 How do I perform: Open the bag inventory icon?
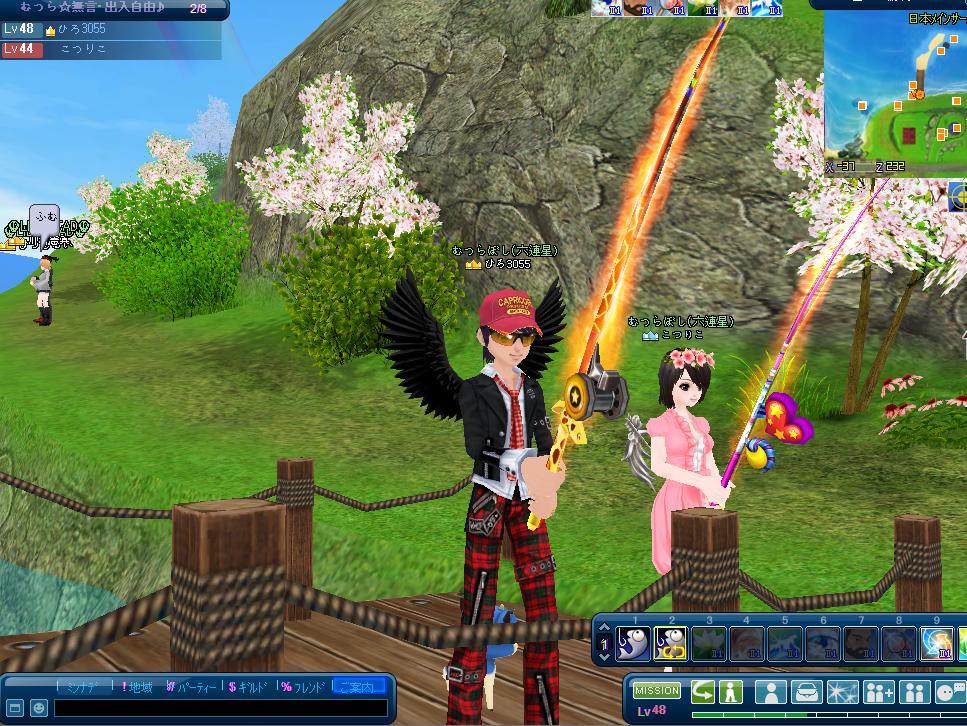point(807,692)
